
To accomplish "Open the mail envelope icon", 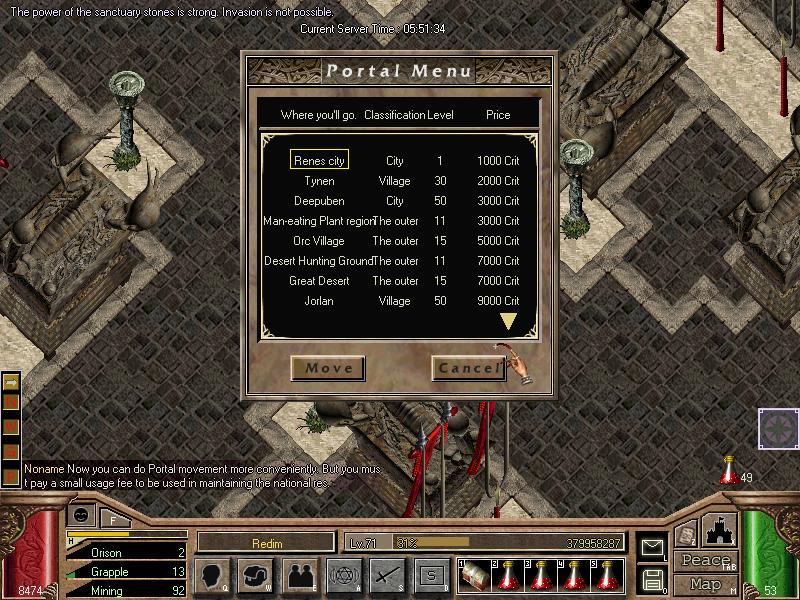I will pyautogui.click(x=652, y=547).
